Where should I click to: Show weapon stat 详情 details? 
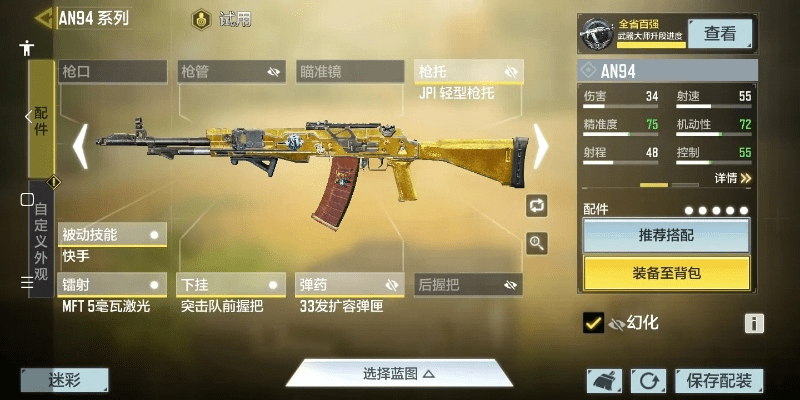click(x=732, y=178)
